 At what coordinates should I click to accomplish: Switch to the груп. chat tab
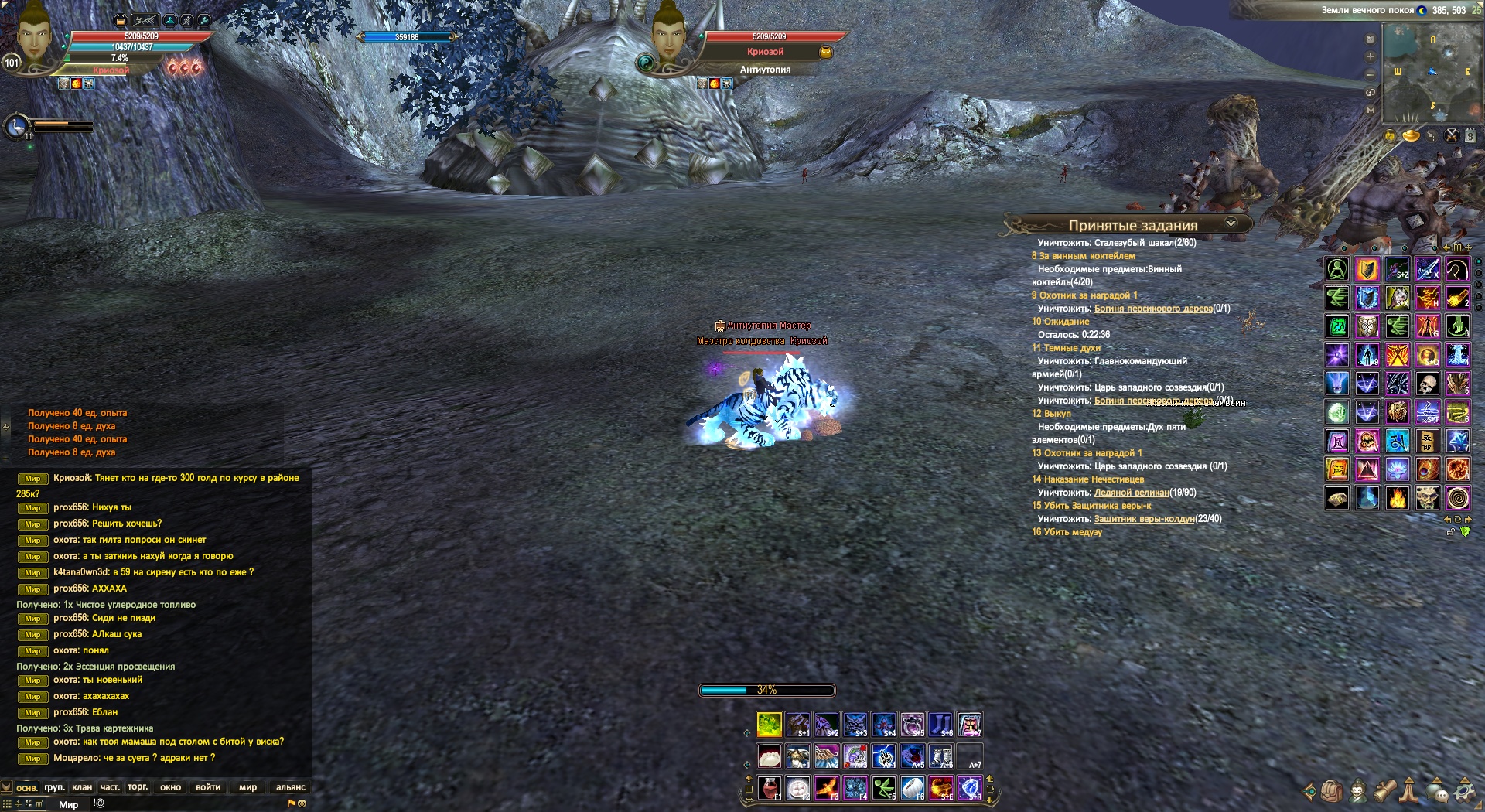[x=54, y=787]
